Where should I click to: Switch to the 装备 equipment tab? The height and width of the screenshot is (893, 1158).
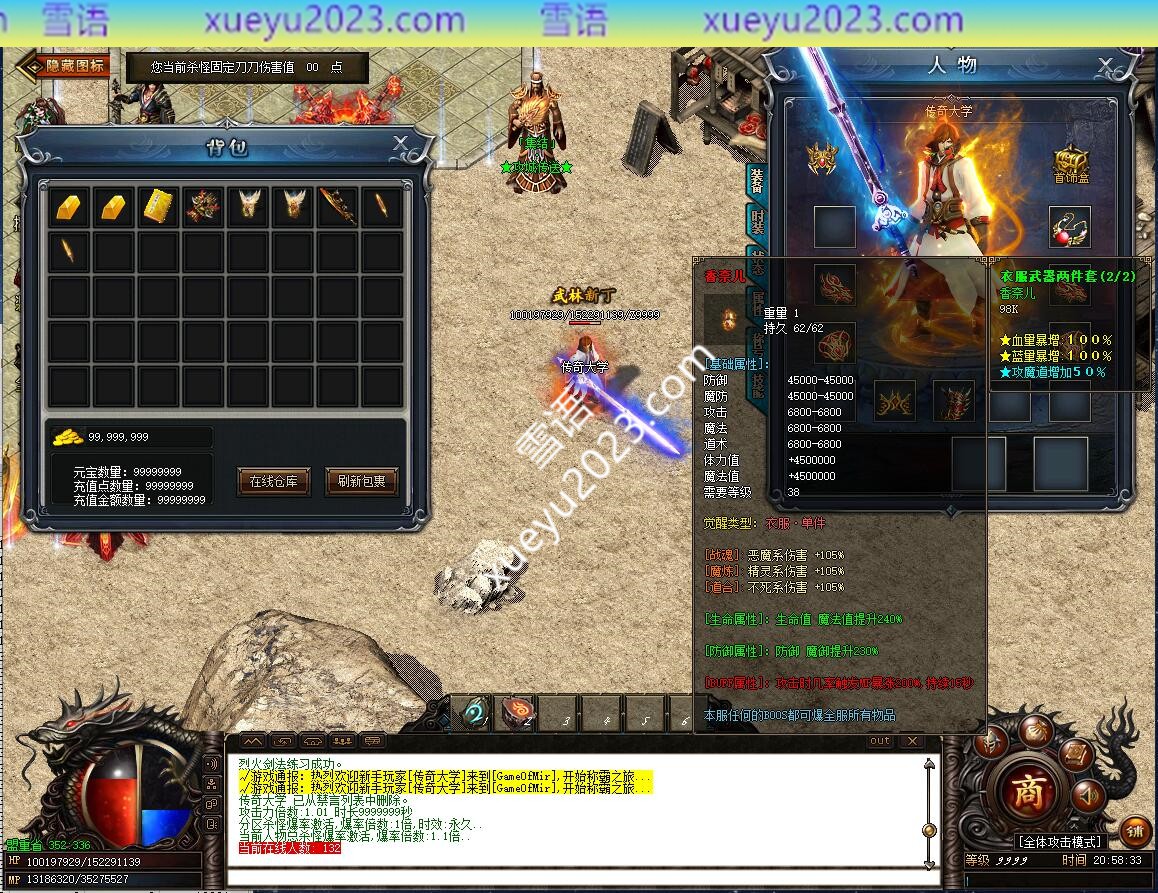[757, 180]
